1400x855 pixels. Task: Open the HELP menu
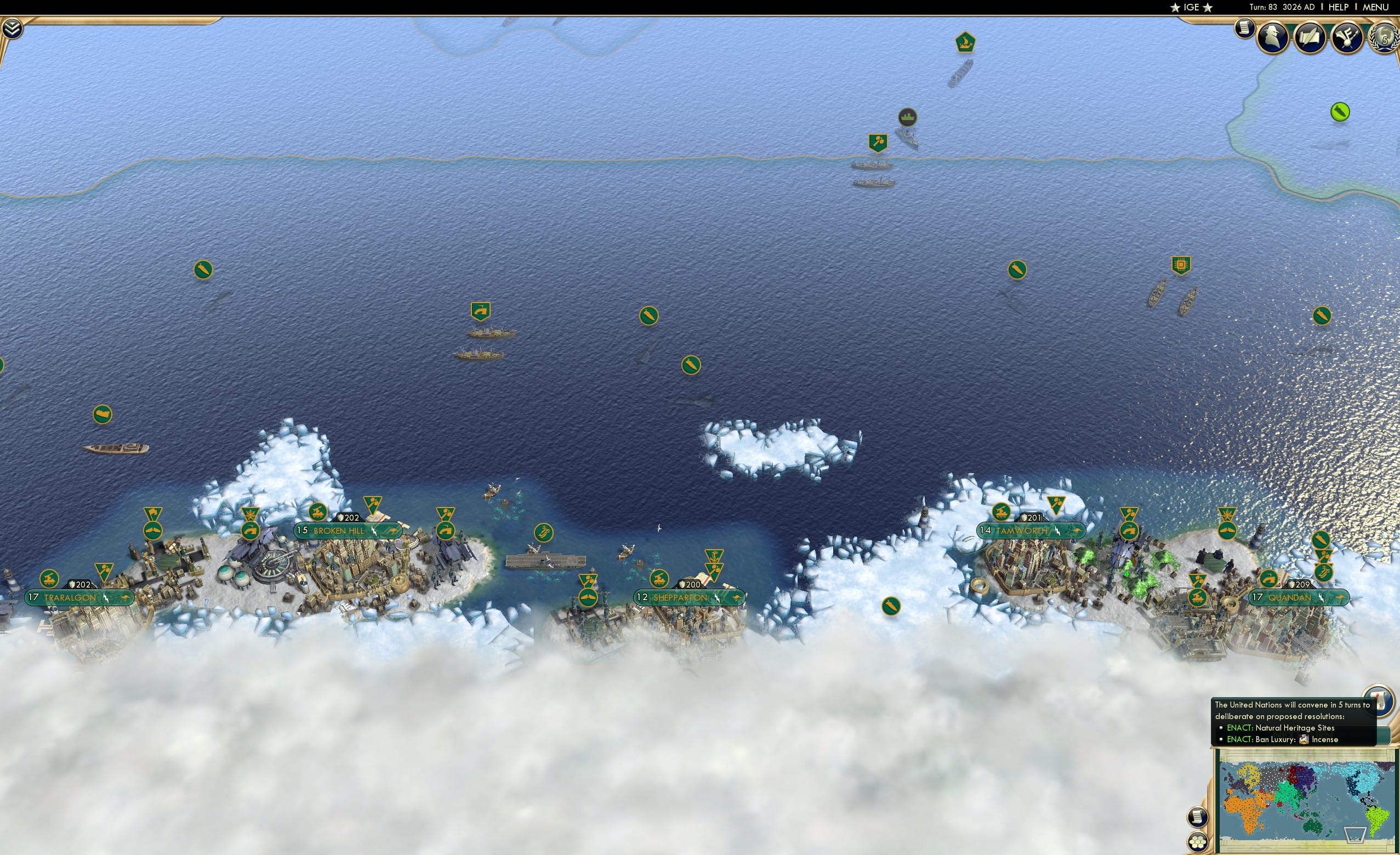pos(1339,7)
